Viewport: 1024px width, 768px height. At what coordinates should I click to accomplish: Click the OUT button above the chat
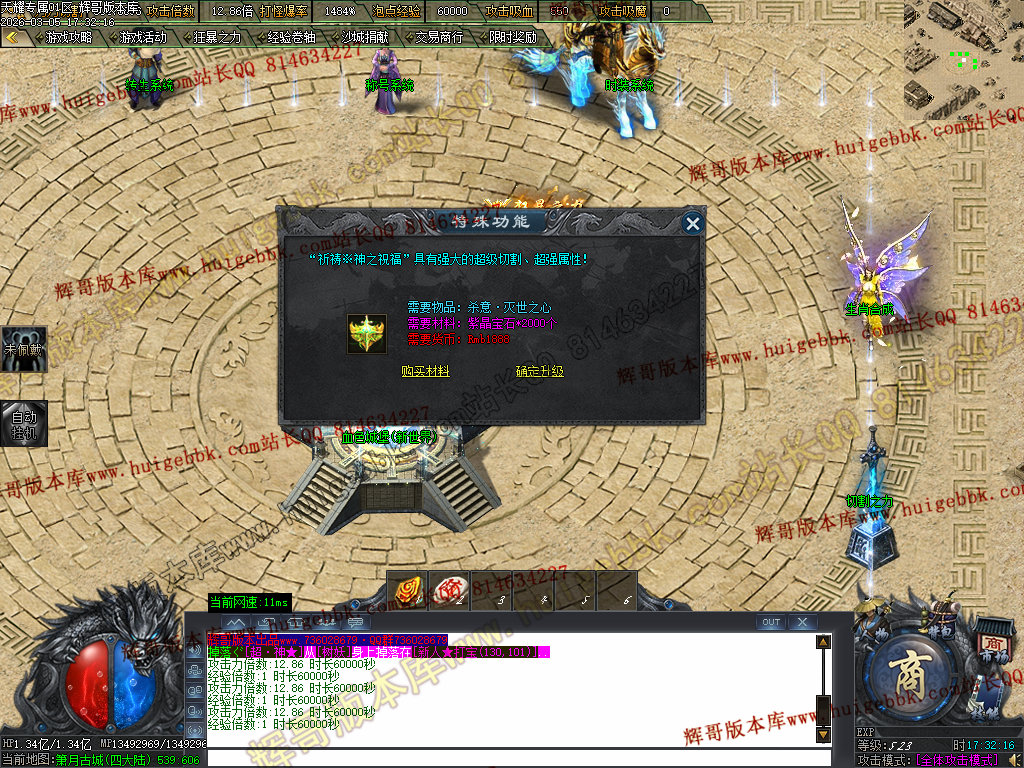pos(770,622)
